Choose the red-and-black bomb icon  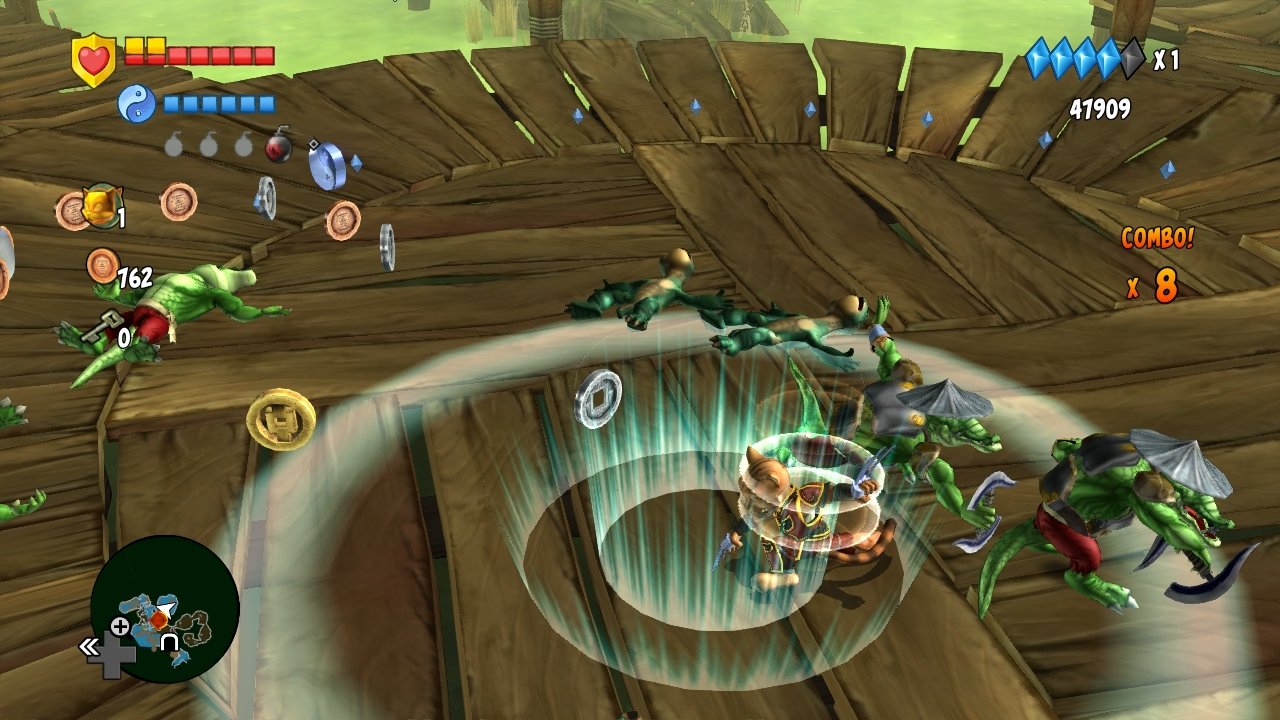coord(279,146)
